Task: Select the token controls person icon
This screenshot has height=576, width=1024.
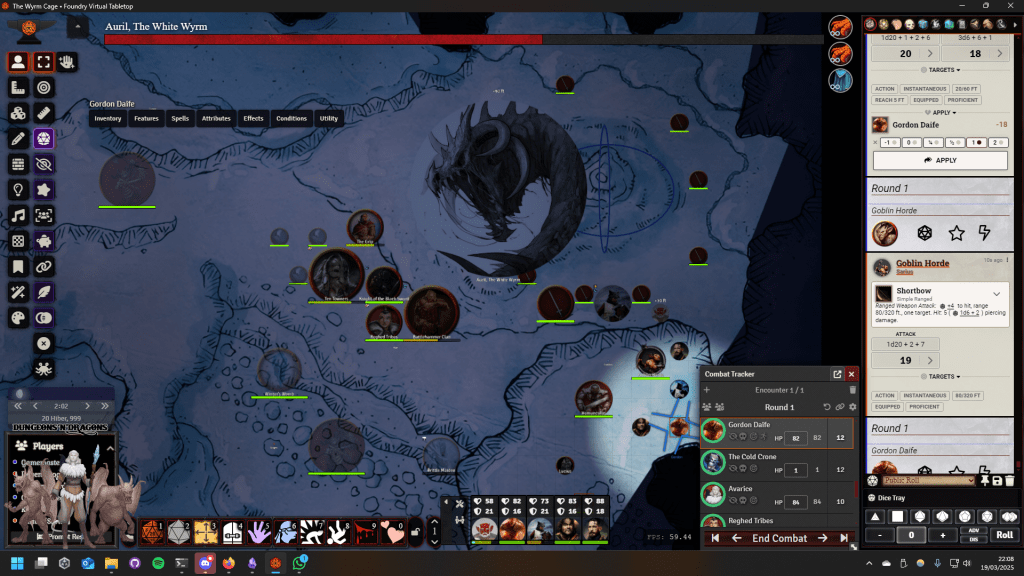Action: point(18,62)
